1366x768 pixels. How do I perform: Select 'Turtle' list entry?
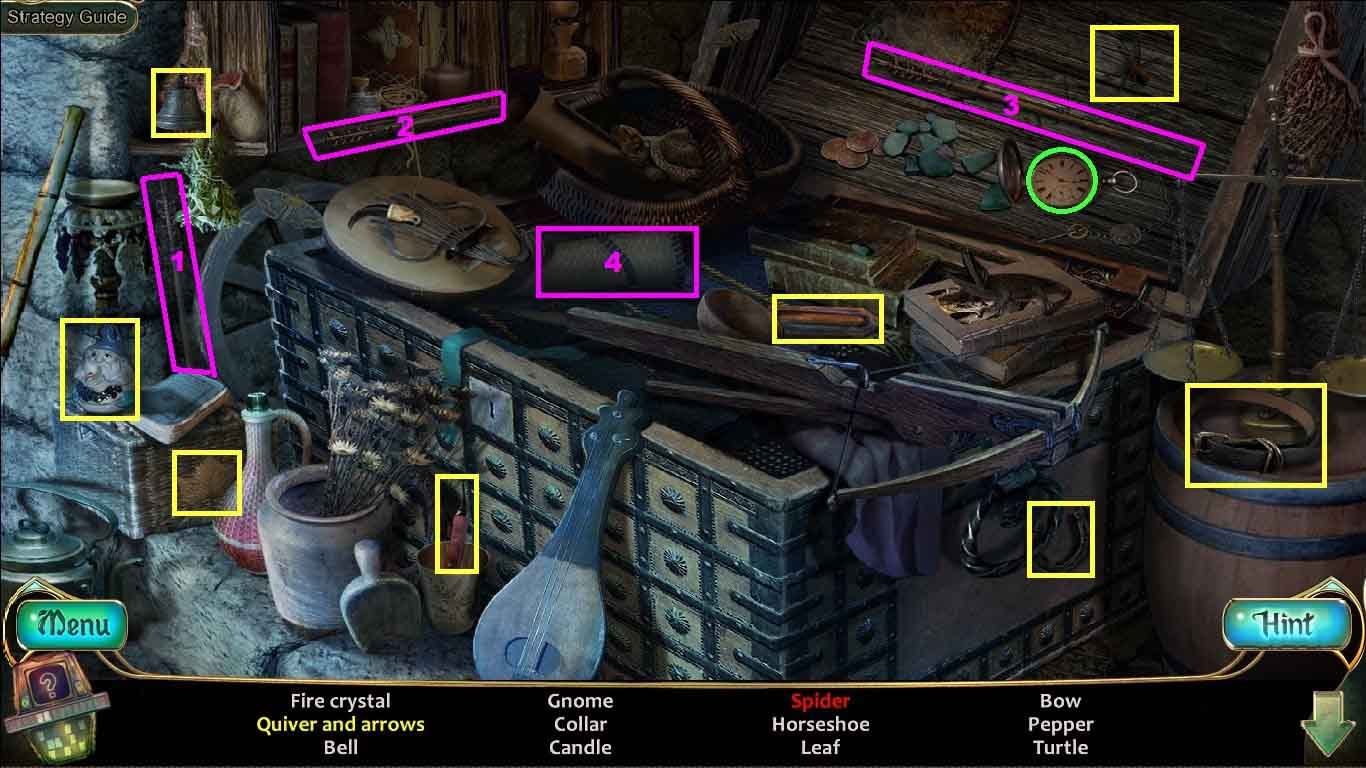click(1060, 747)
